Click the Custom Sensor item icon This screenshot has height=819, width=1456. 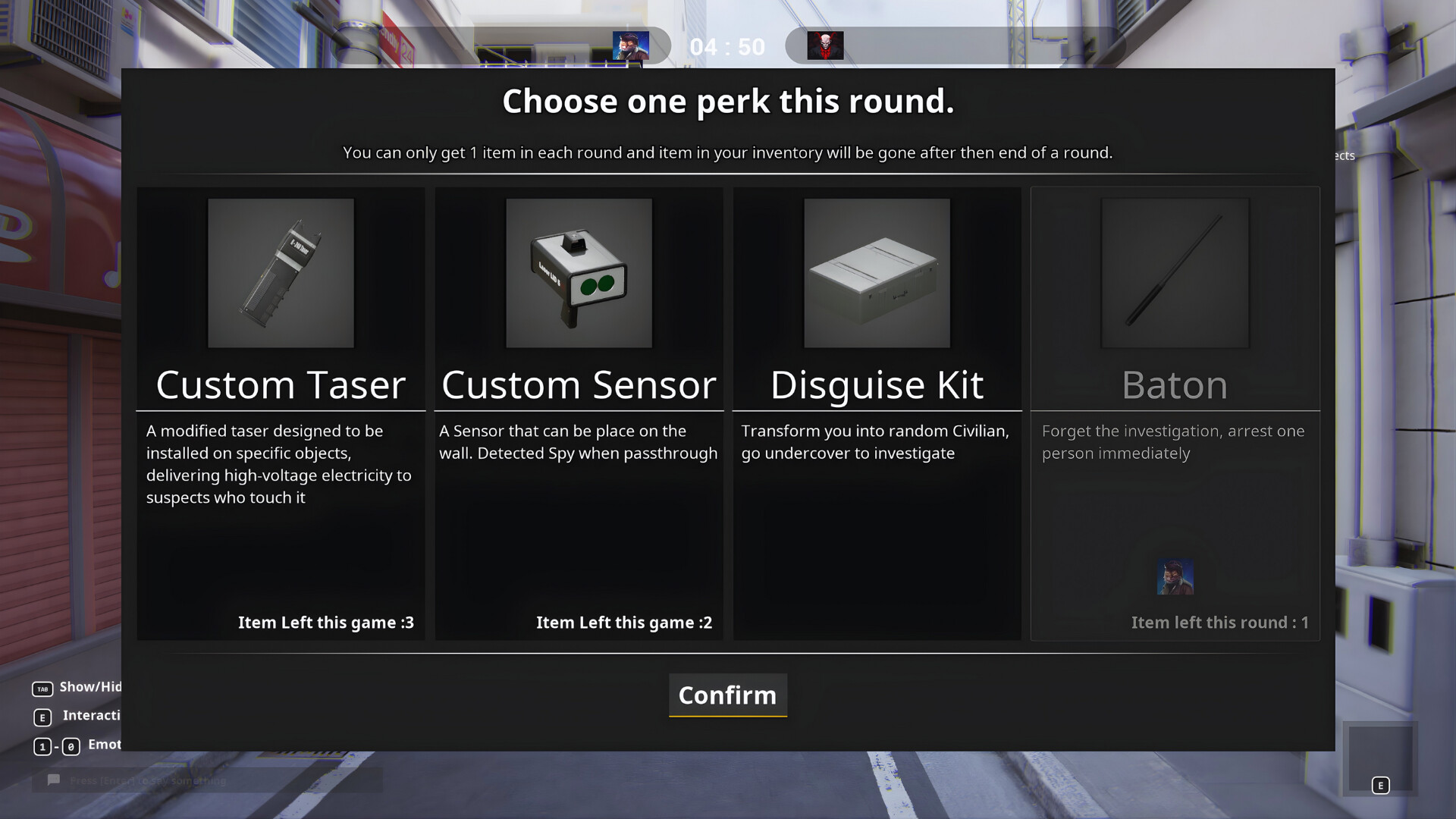[x=579, y=273]
